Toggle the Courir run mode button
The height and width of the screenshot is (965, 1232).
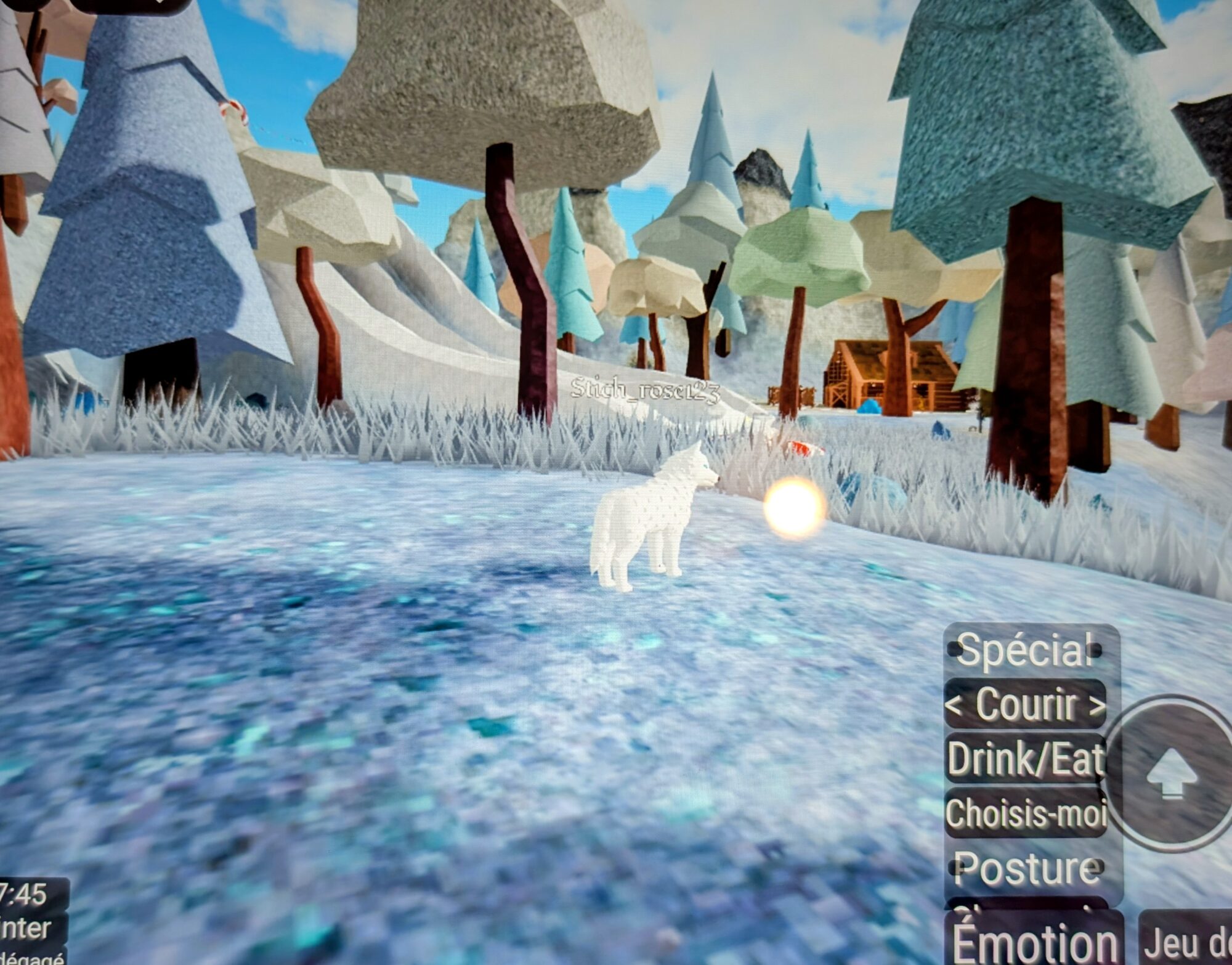[x=1025, y=704]
